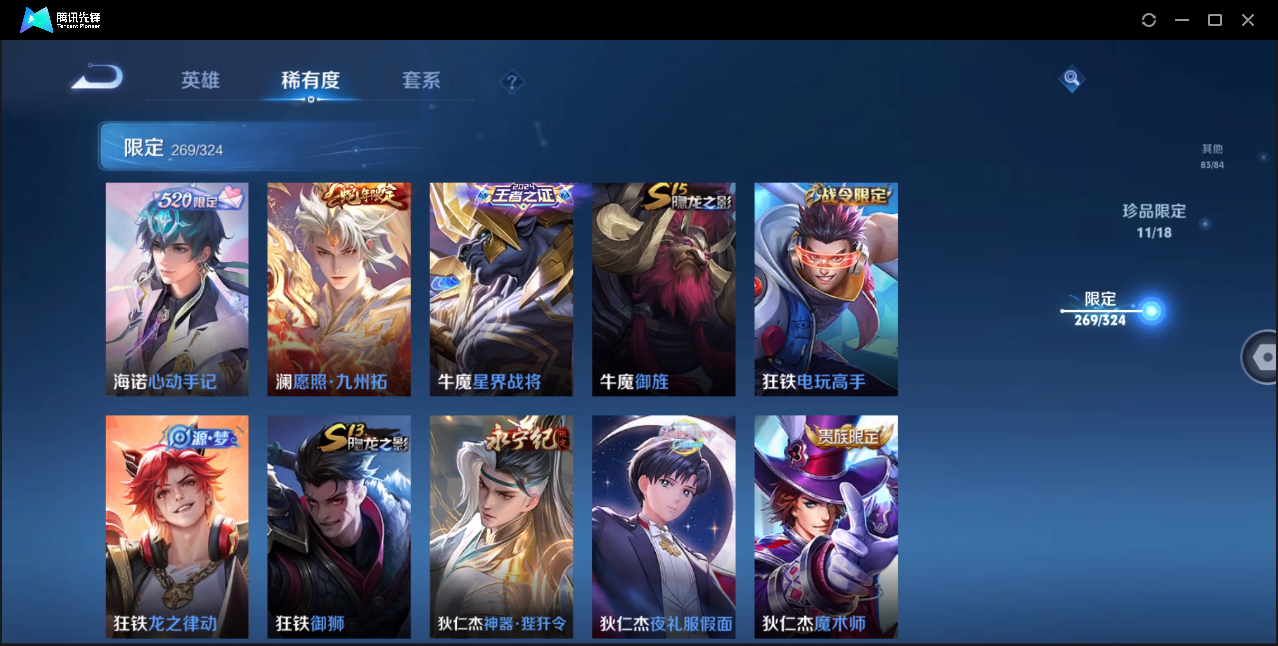
Task: Go back with the return arrow
Action: [x=97, y=77]
